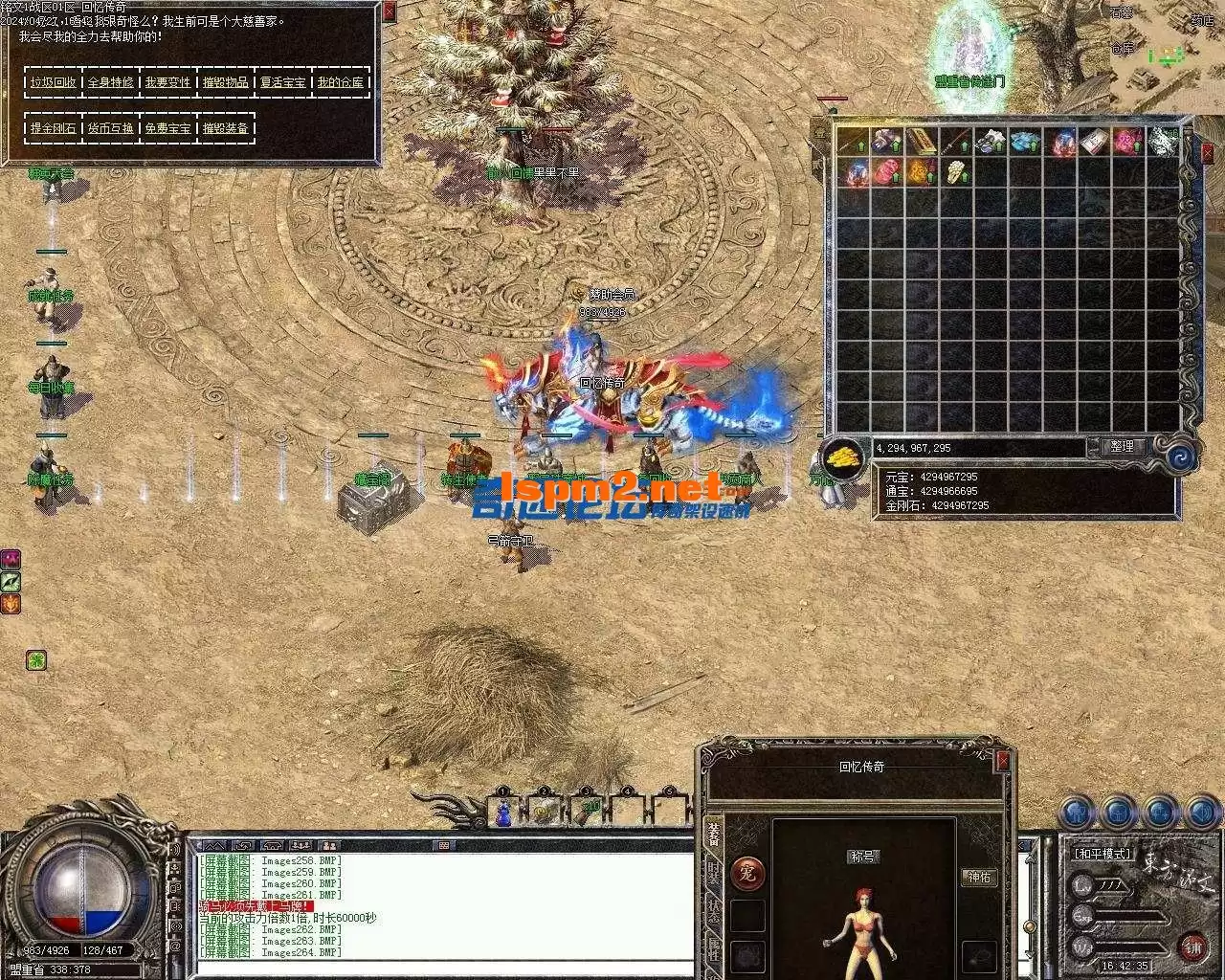Image resolution: width=1225 pixels, height=980 pixels.
Task: Choose the 垃圾回收 dialogue option
Action: click(54, 82)
